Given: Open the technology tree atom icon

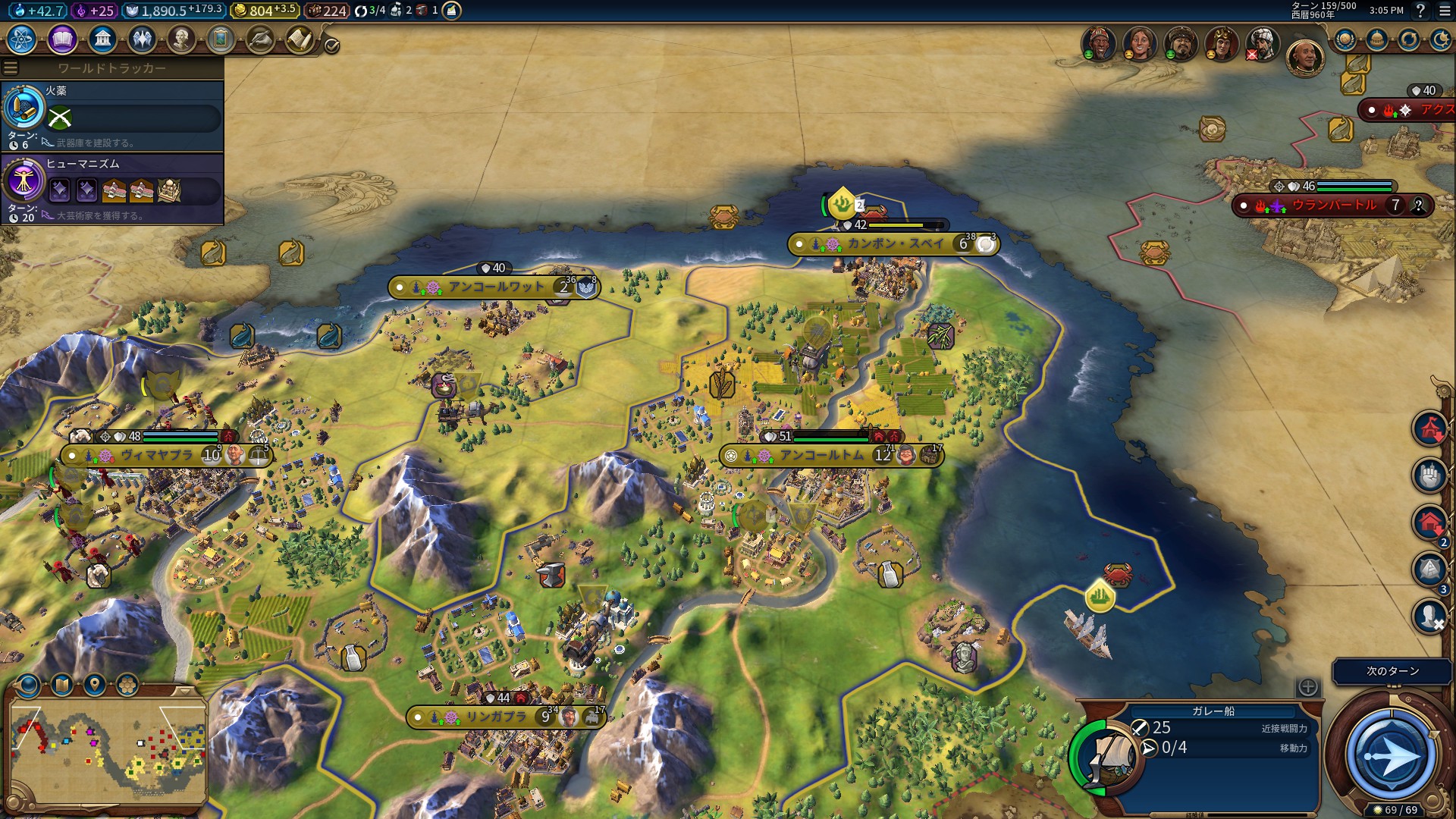Looking at the screenshot, I should tap(22, 39).
